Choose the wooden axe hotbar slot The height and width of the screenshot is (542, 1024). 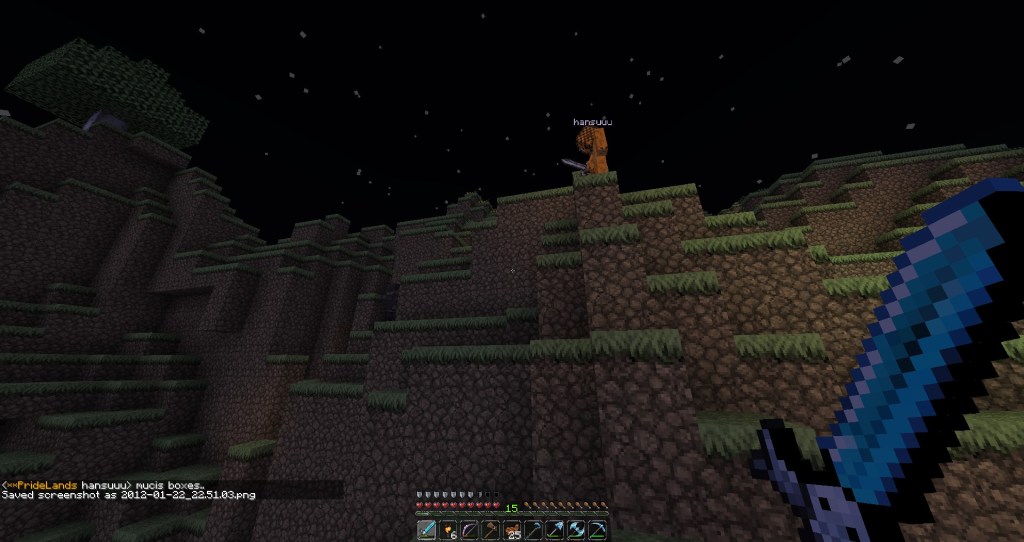490,529
